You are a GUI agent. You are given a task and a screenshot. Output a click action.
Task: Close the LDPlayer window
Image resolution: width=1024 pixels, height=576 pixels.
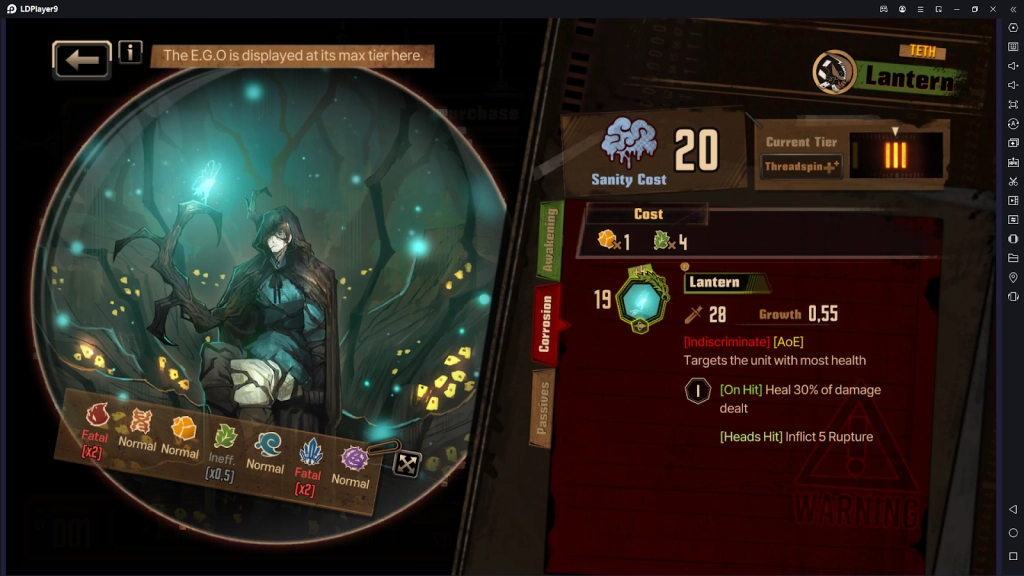[x=992, y=9]
